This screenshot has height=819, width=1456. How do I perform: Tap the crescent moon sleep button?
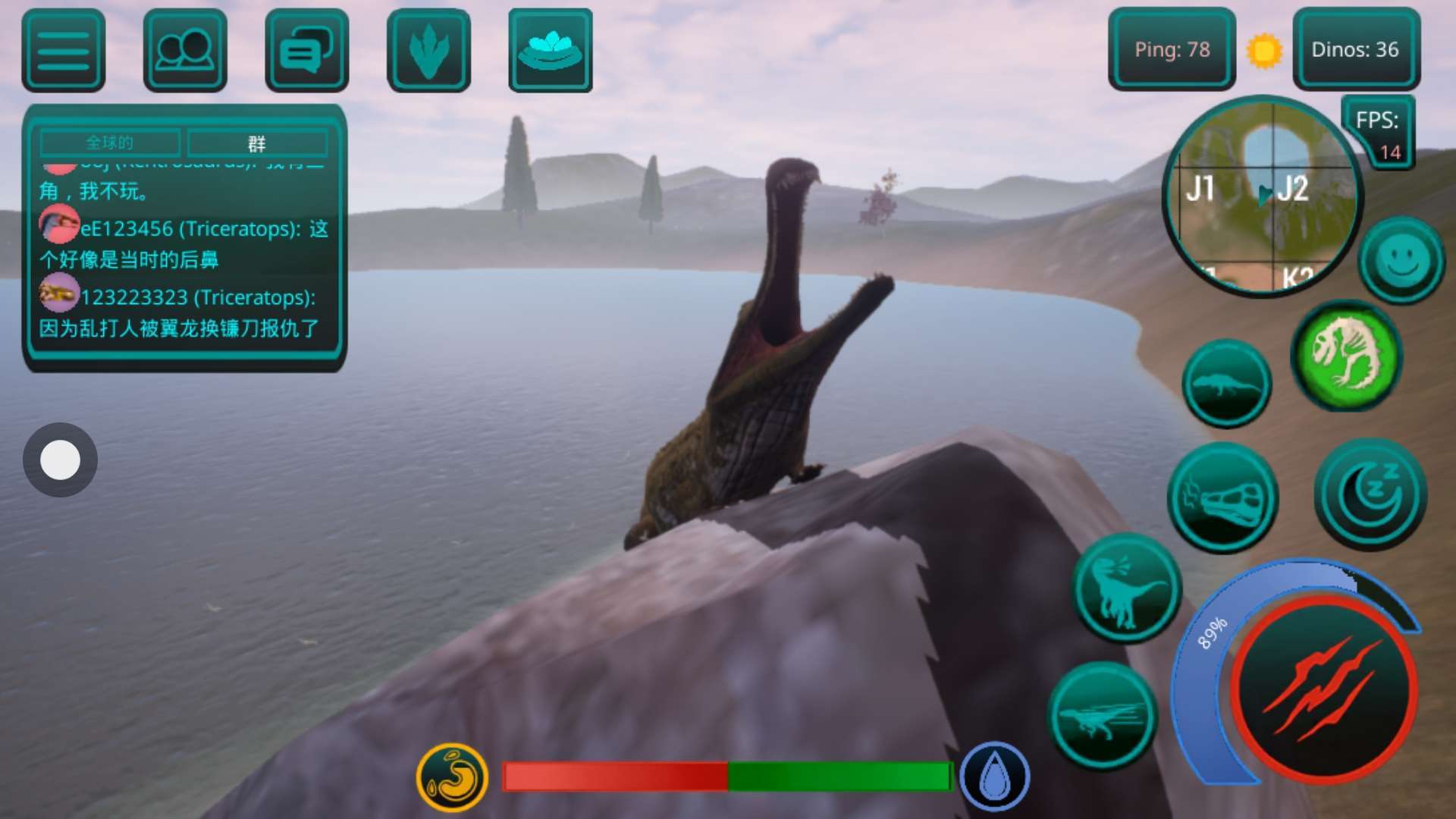click(1370, 494)
